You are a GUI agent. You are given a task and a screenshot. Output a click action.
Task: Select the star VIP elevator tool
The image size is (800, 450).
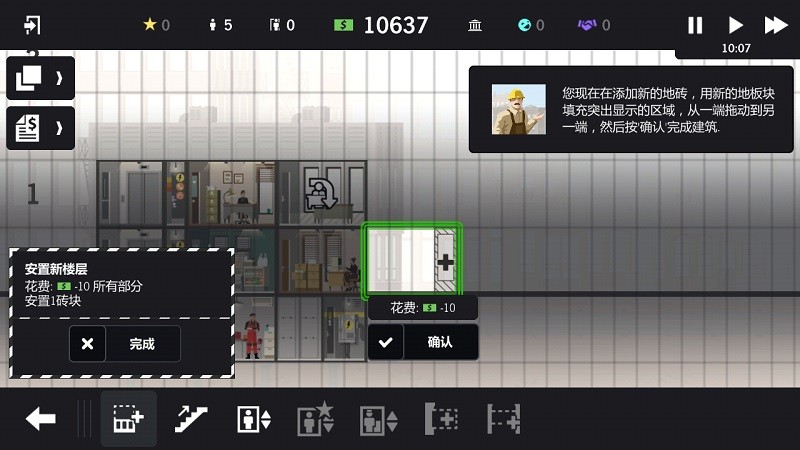coord(315,419)
